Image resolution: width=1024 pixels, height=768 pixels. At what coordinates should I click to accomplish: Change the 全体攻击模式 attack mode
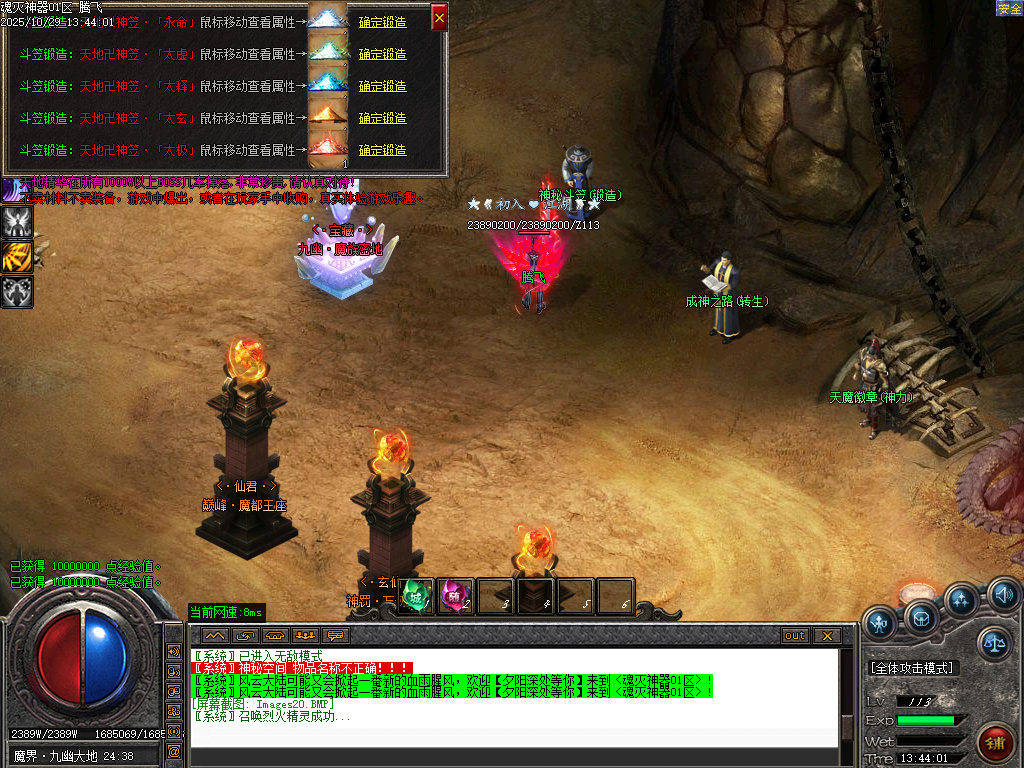(x=912, y=667)
